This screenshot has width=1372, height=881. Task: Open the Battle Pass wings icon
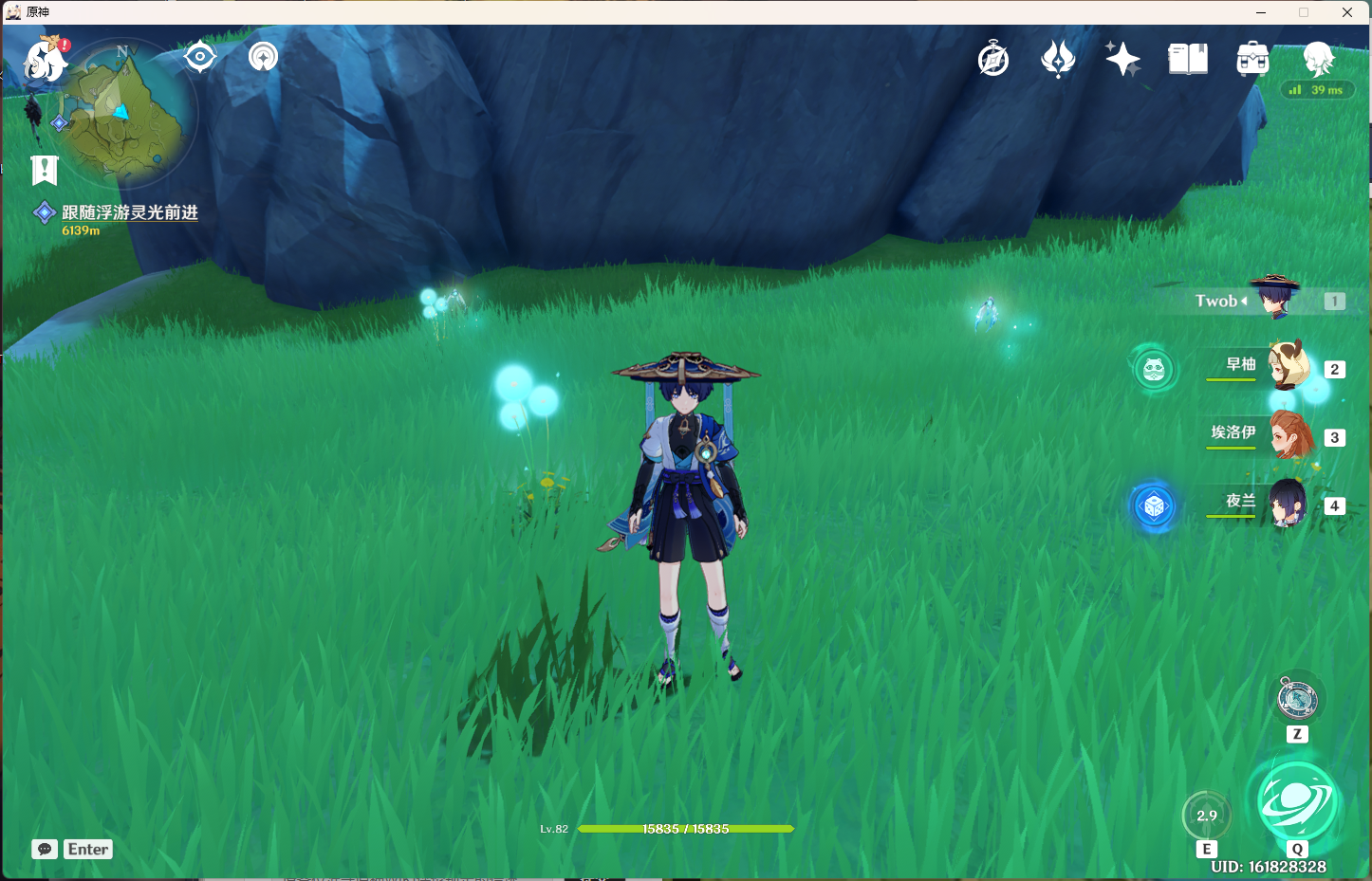tap(1058, 58)
